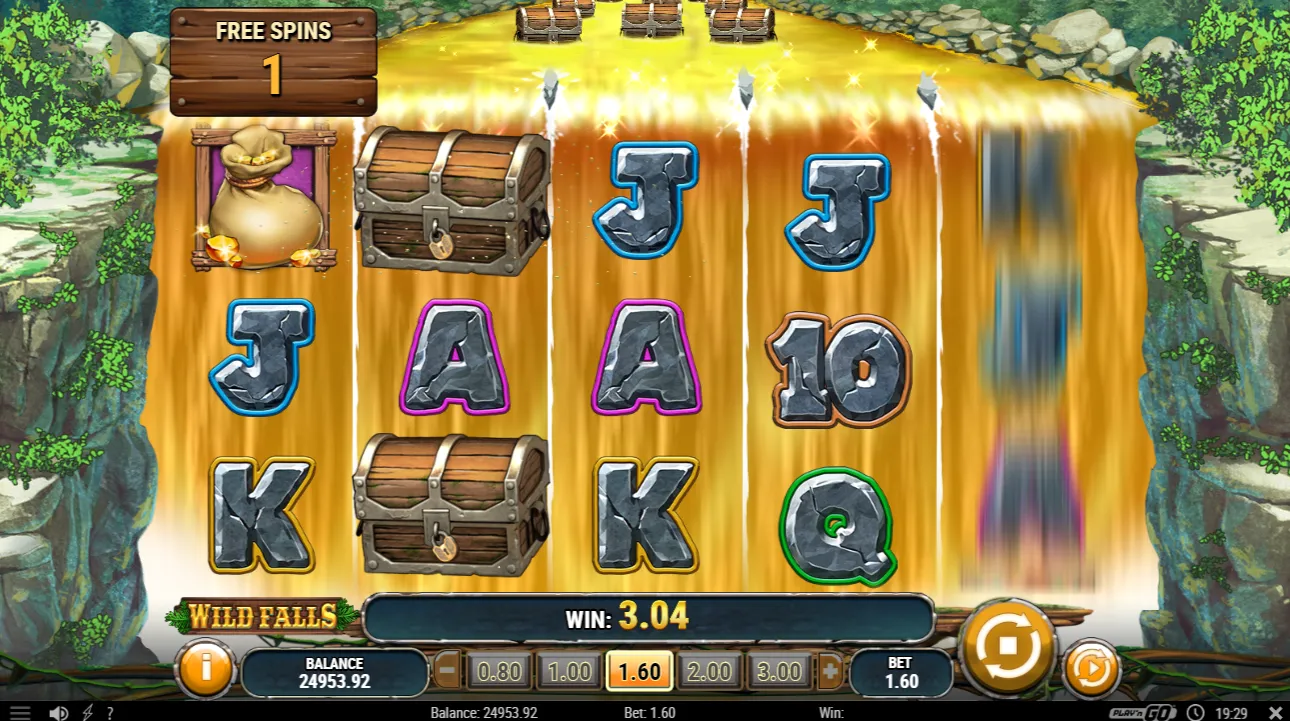Toggle the 1.60 bet highlight off

pyautogui.click(x=639, y=671)
